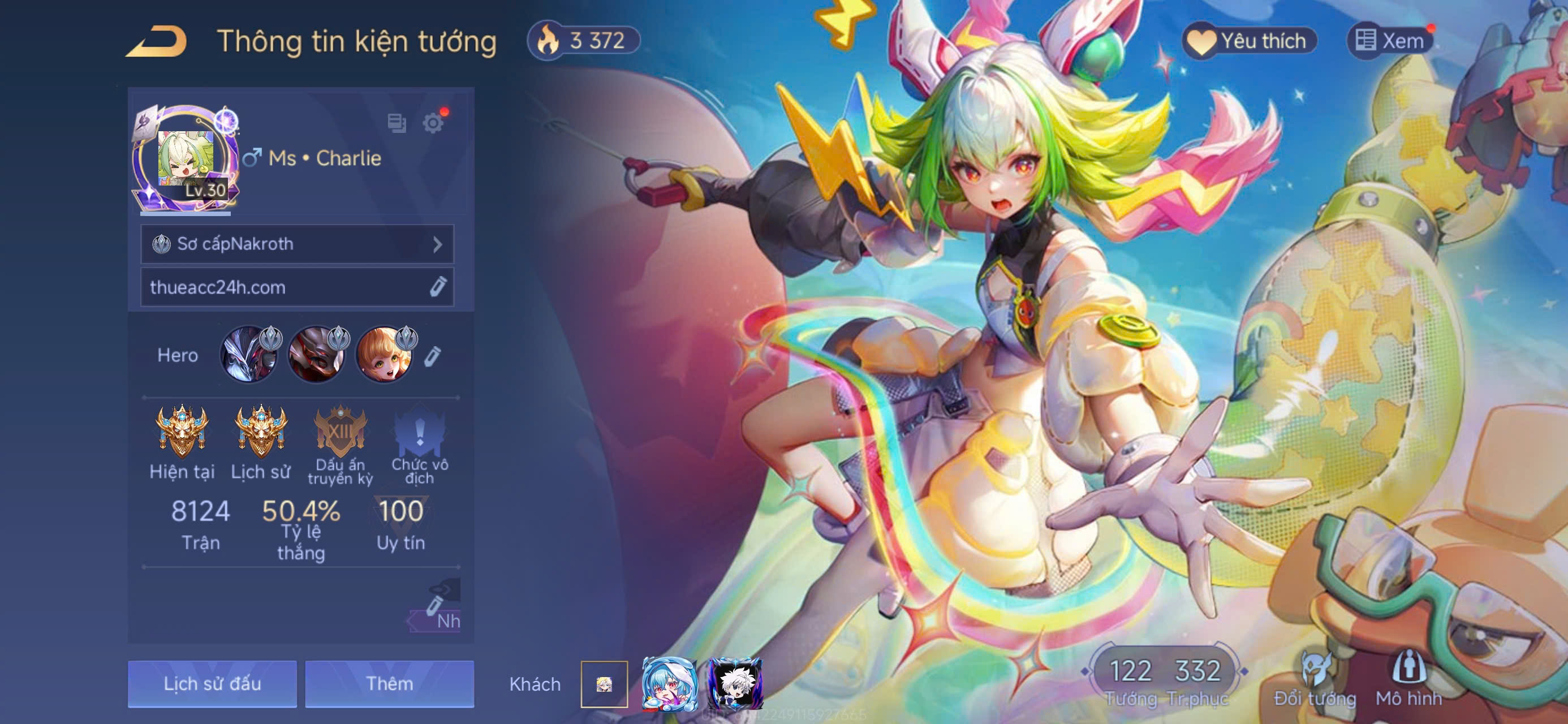Edit the thueacc24h.com signature
Screen dimensions: 1568x724
click(438, 287)
